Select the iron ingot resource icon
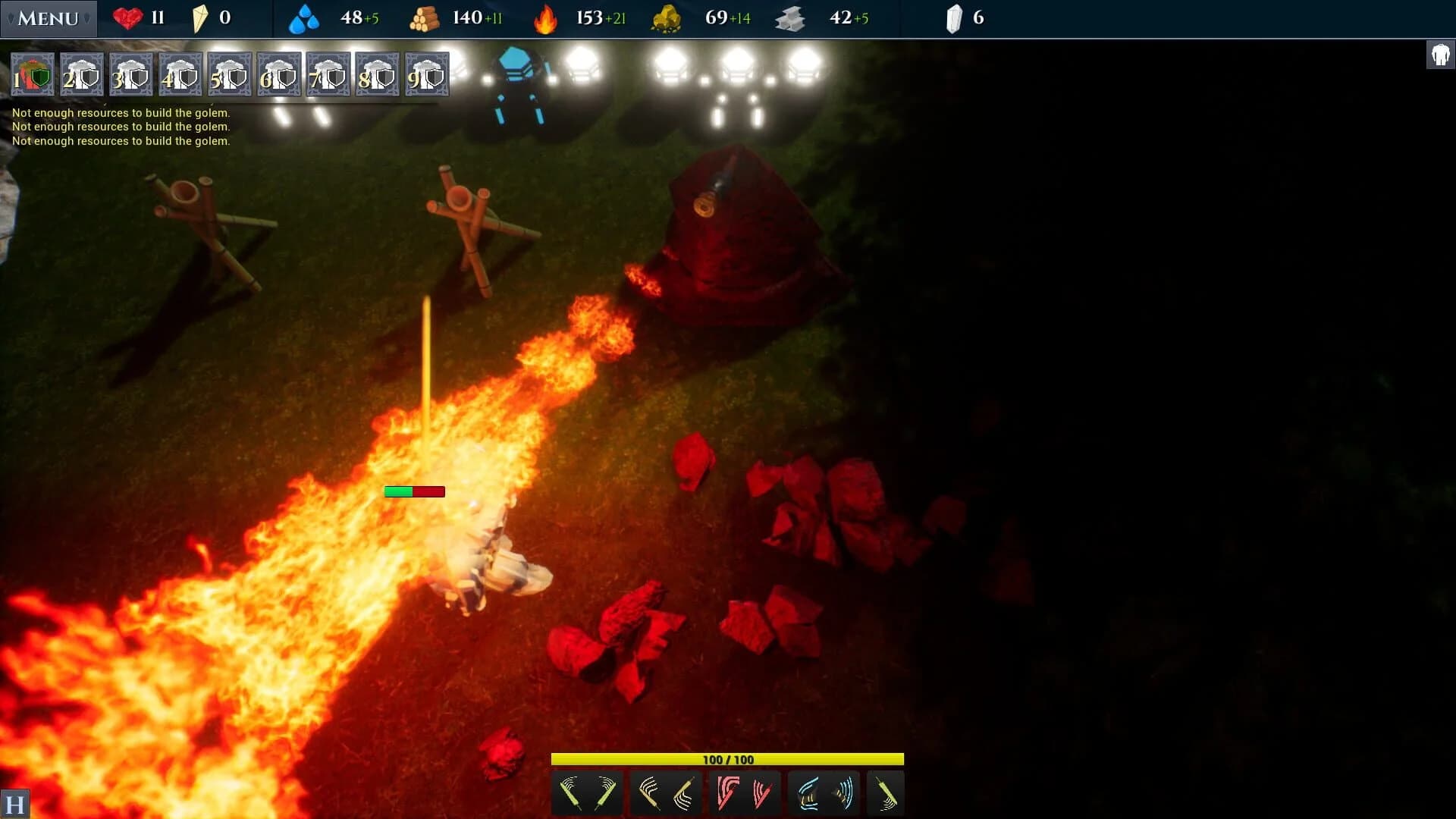Image resolution: width=1456 pixels, height=819 pixels. (x=790, y=18)
